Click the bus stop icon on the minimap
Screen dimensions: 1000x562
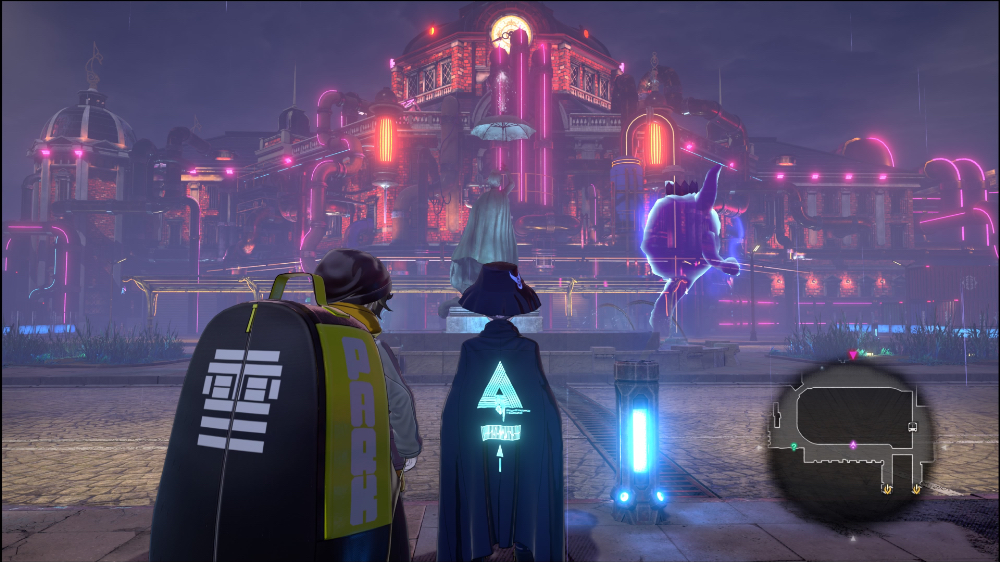(912, 426)
